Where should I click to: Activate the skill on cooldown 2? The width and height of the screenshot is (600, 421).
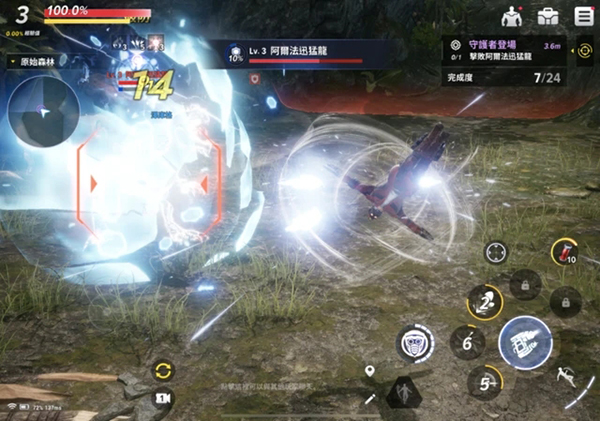pos(486,301)
